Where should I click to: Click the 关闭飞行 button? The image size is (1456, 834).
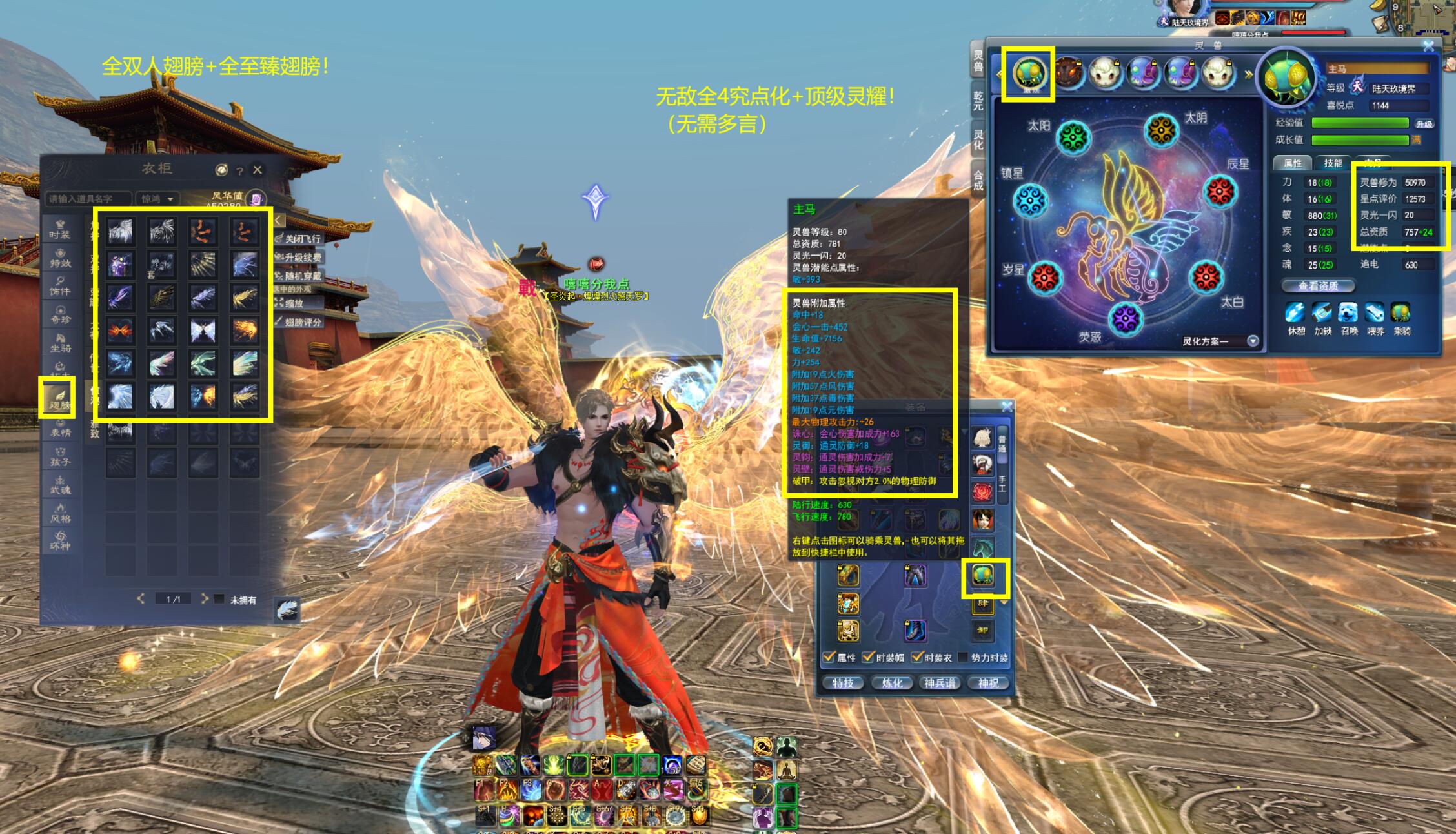pos(299,239)
